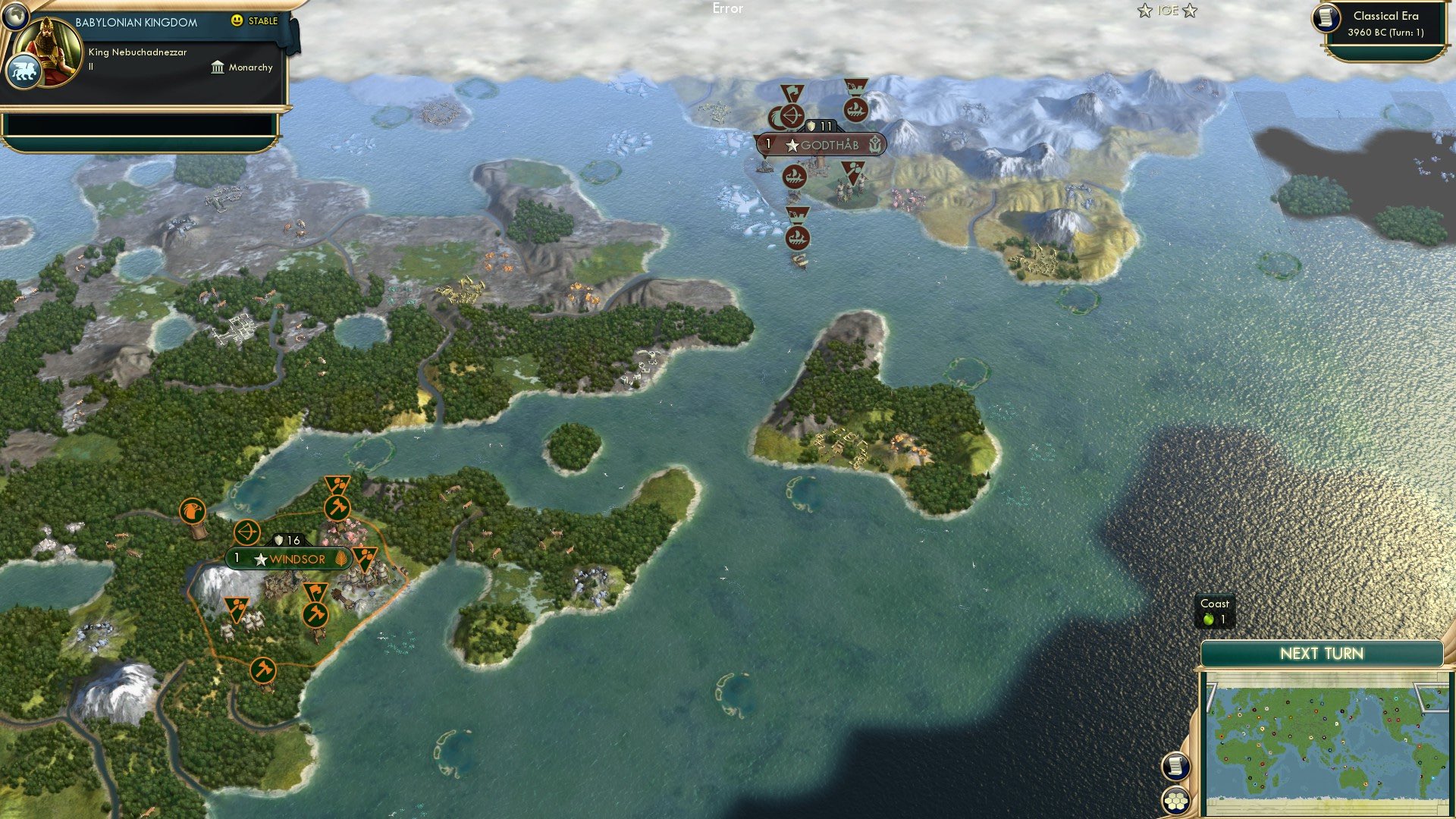The image size is (1456, 819).
Task: Click the globe icon in the top-left corner
Action: (17, 16)
